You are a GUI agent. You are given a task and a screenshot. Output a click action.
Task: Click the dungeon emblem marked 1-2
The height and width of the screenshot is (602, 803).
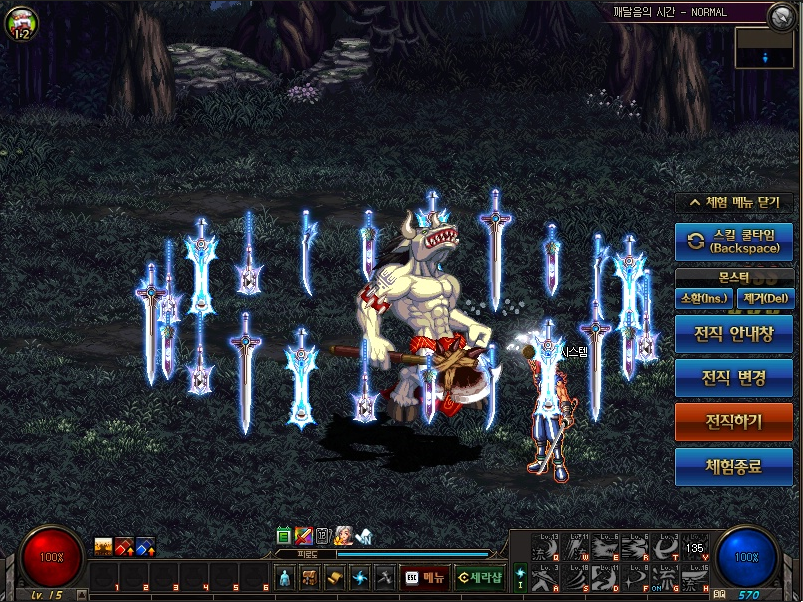(20, 22)
